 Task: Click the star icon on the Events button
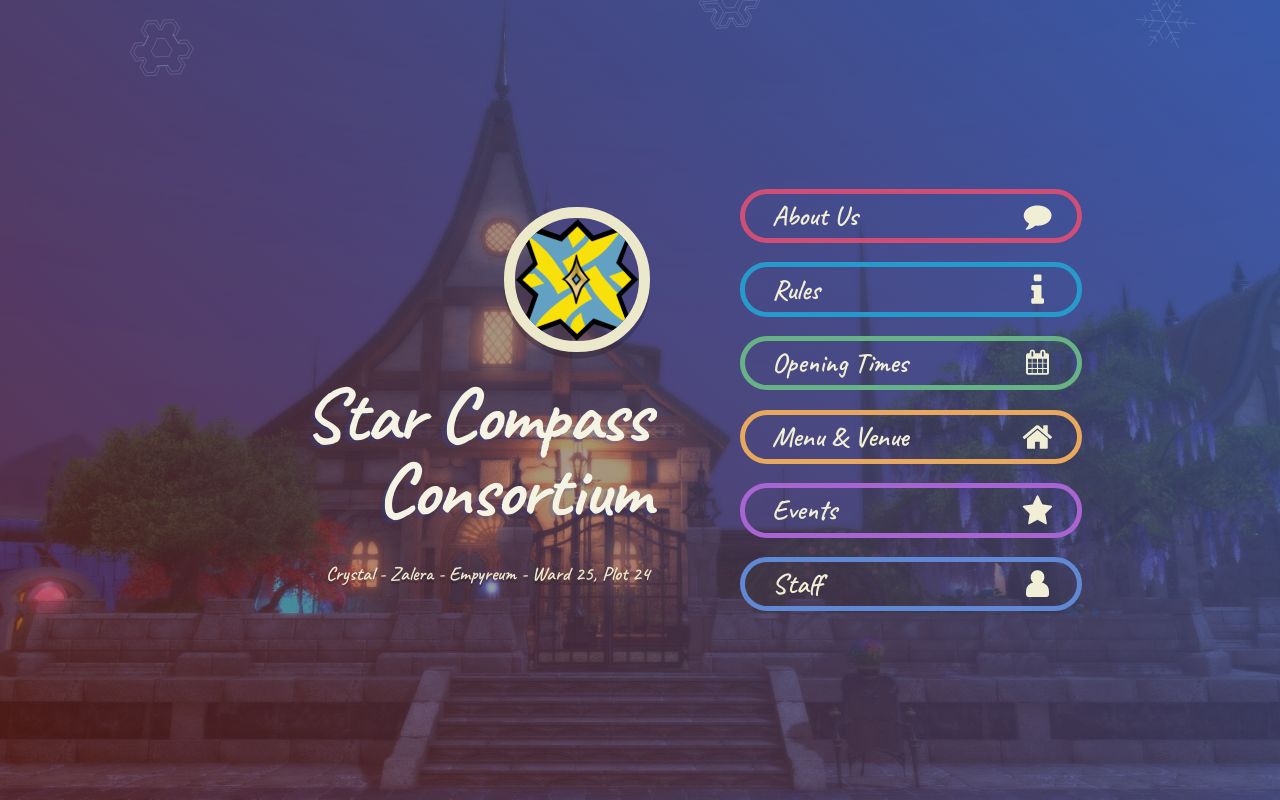[x=1038, y=510]
